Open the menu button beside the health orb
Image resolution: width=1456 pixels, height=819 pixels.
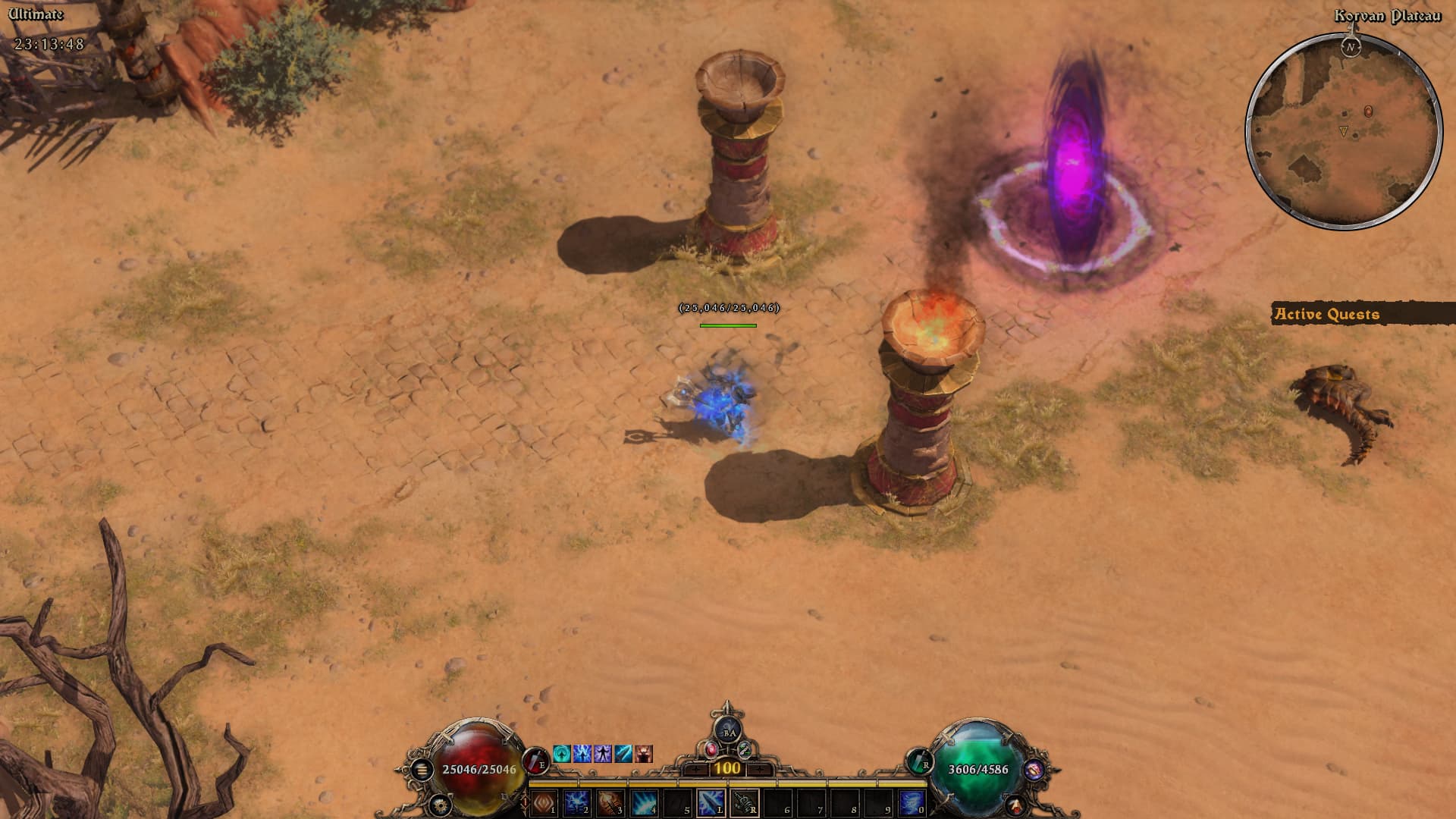(x=422, y=770)
